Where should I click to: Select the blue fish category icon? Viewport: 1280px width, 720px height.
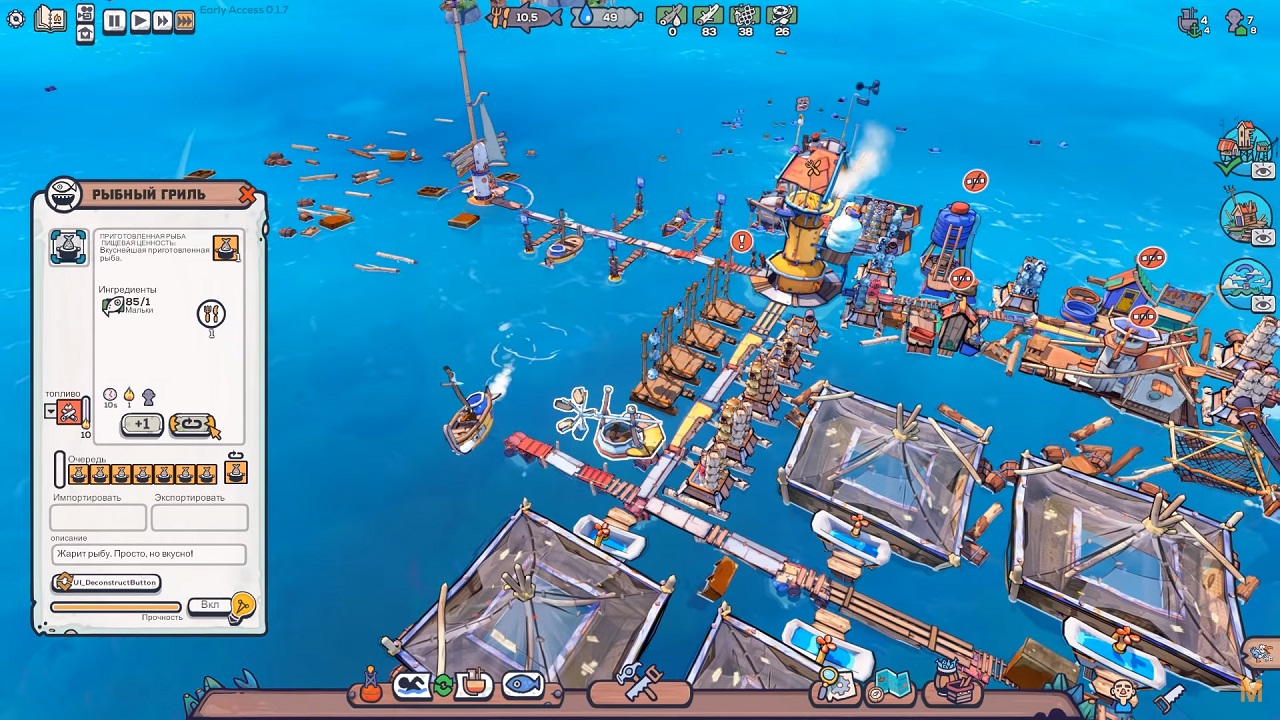pyautogui.click(x=523, y=685)
